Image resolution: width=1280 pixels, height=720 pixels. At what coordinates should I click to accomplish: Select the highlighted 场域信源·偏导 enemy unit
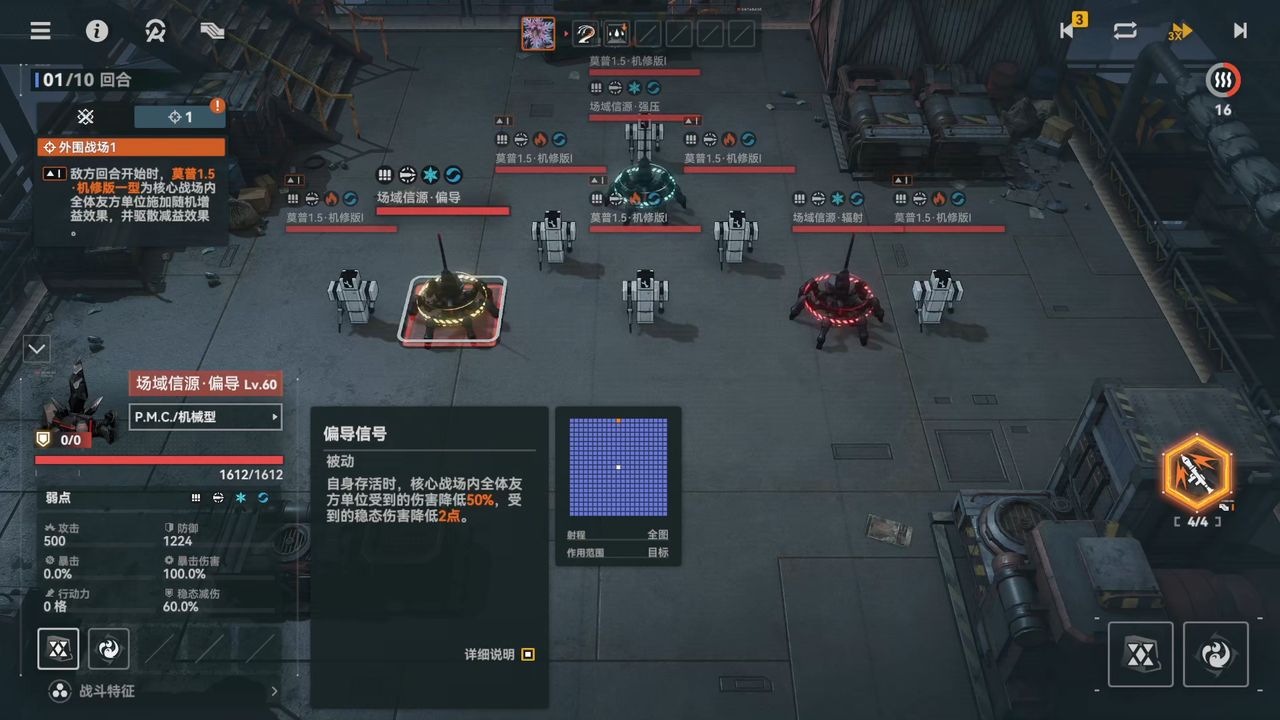[x=452, y=308]
